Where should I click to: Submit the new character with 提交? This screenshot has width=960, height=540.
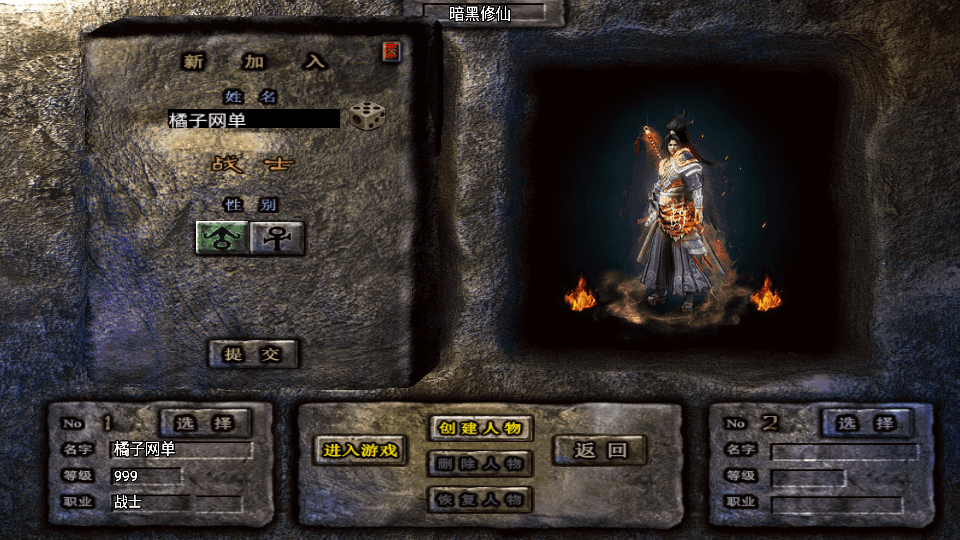click(x=253, y=354)
